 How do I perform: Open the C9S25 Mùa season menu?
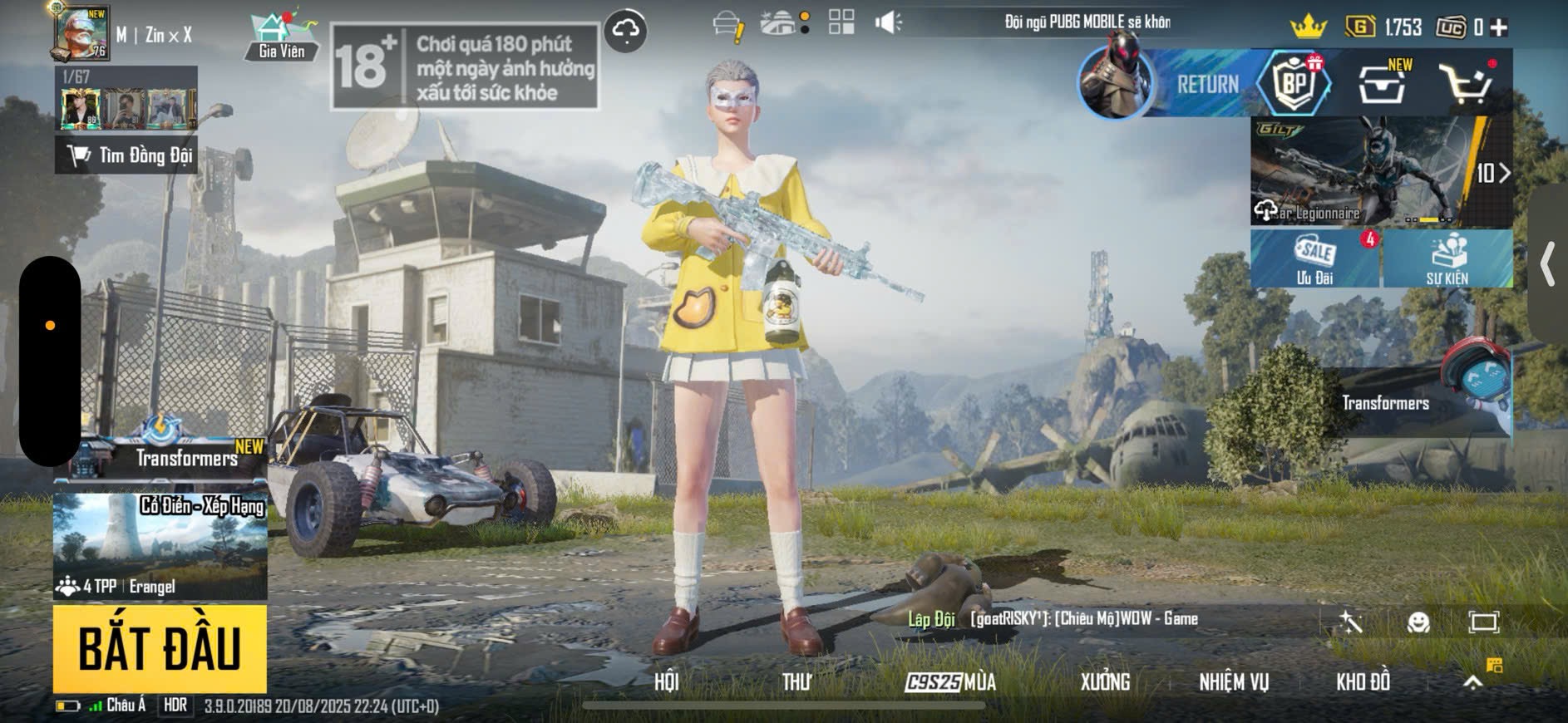click(x=950, y=682)
